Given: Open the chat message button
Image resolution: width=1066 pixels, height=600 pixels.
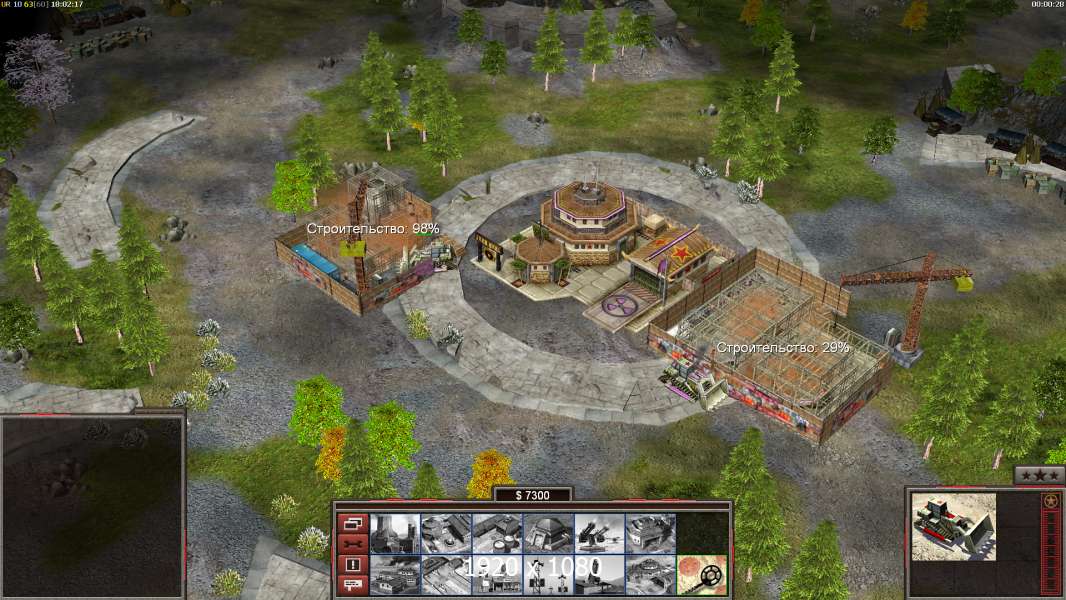Looking at the screenshot, I should coord(352,585).
